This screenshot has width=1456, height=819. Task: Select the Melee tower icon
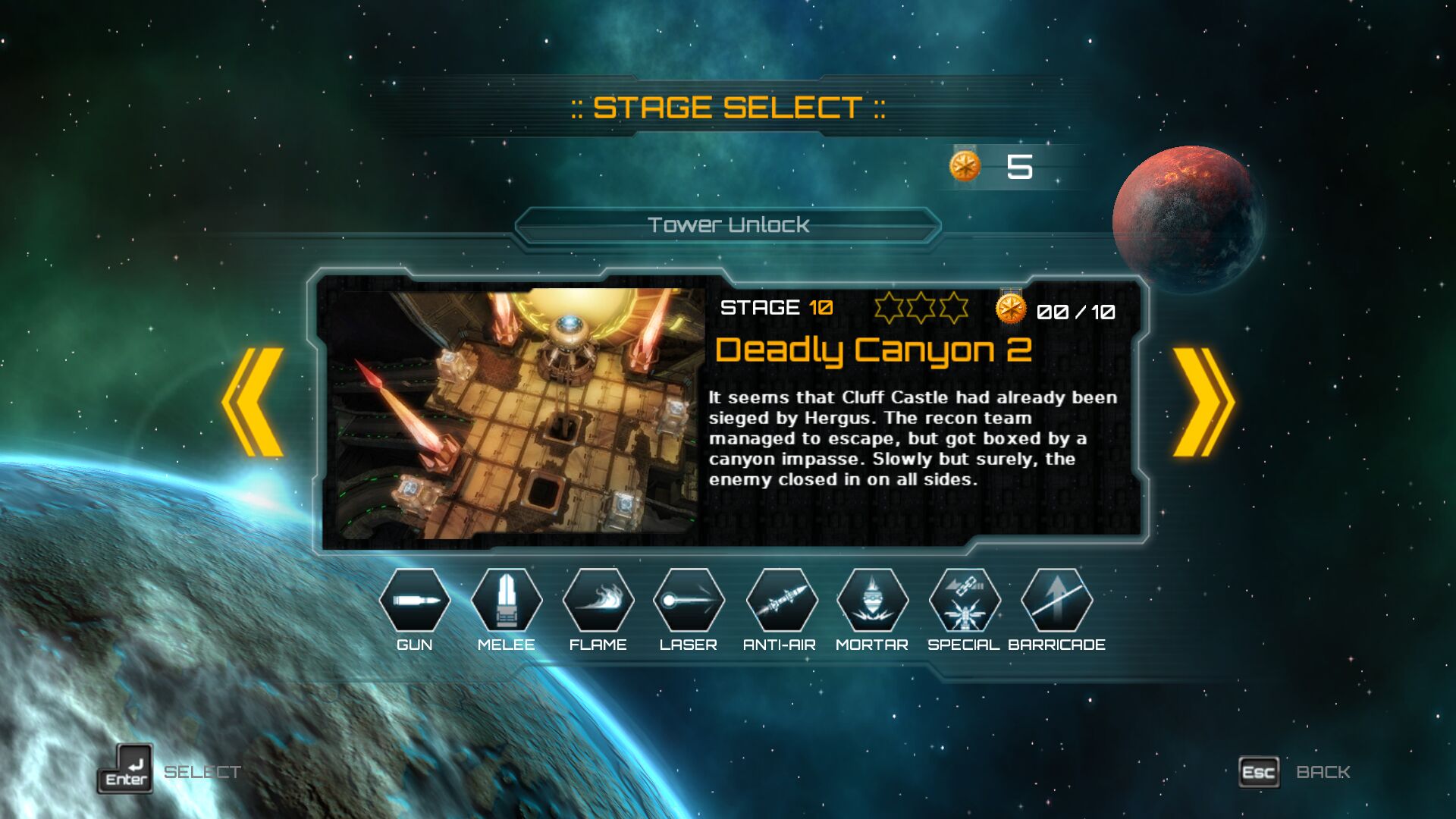pyautogui.click(x=507, y=601)
